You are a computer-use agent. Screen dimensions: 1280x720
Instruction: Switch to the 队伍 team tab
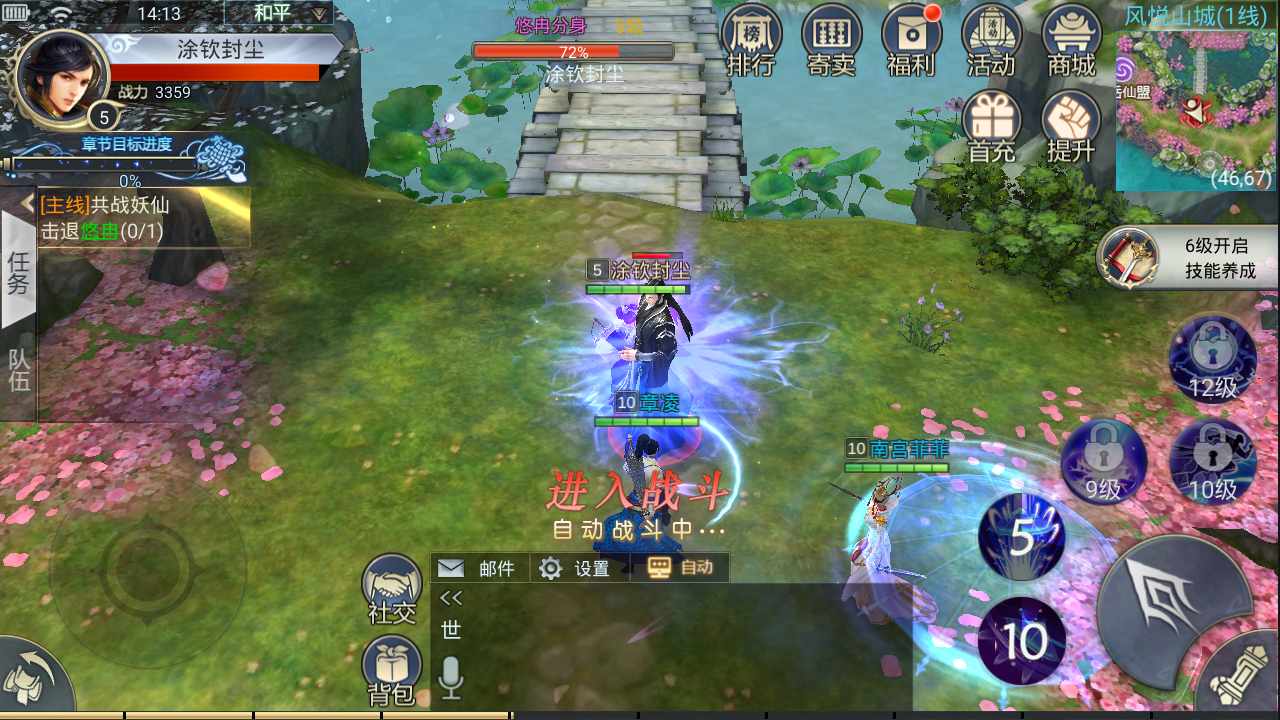point(18,370)
